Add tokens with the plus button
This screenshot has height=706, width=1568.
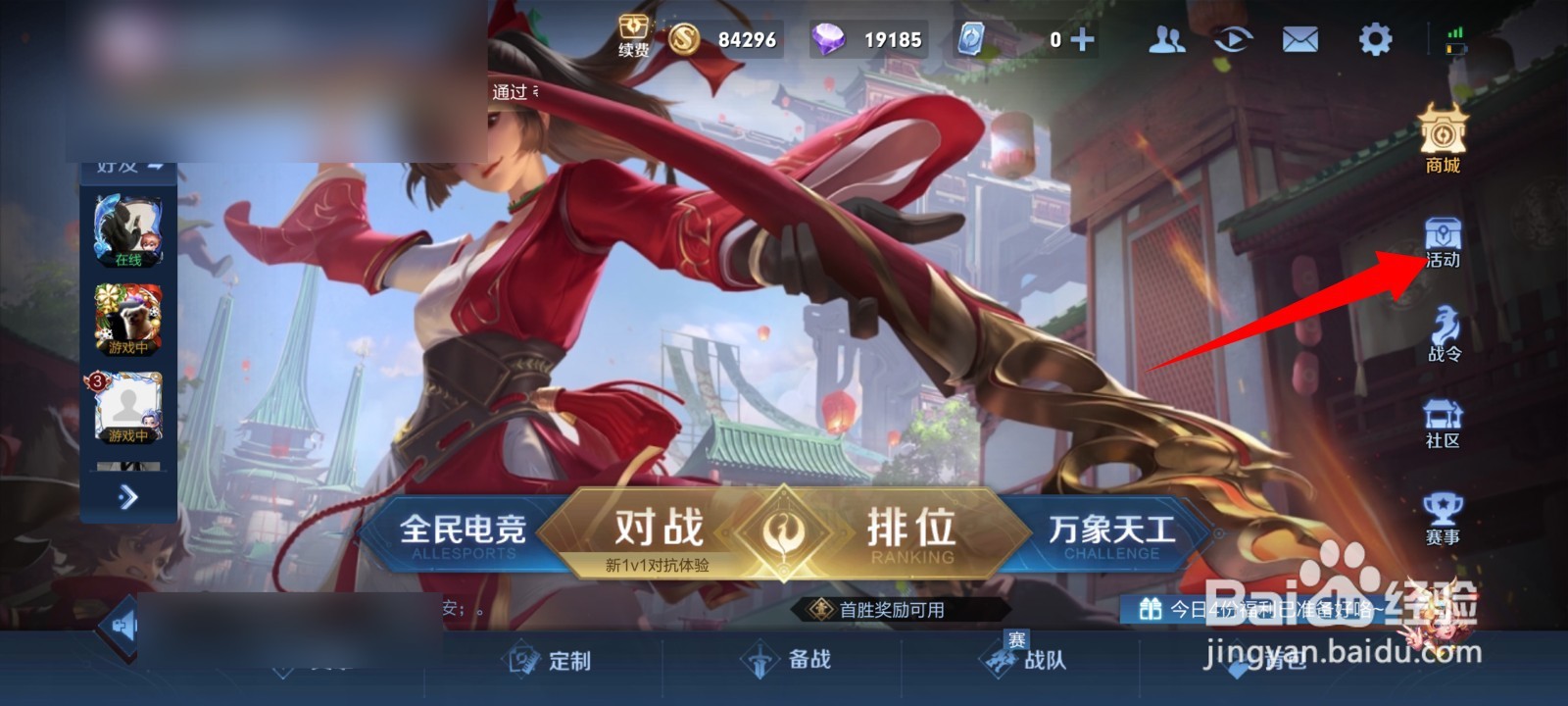pyautogui.click(x=1081, y=39)
